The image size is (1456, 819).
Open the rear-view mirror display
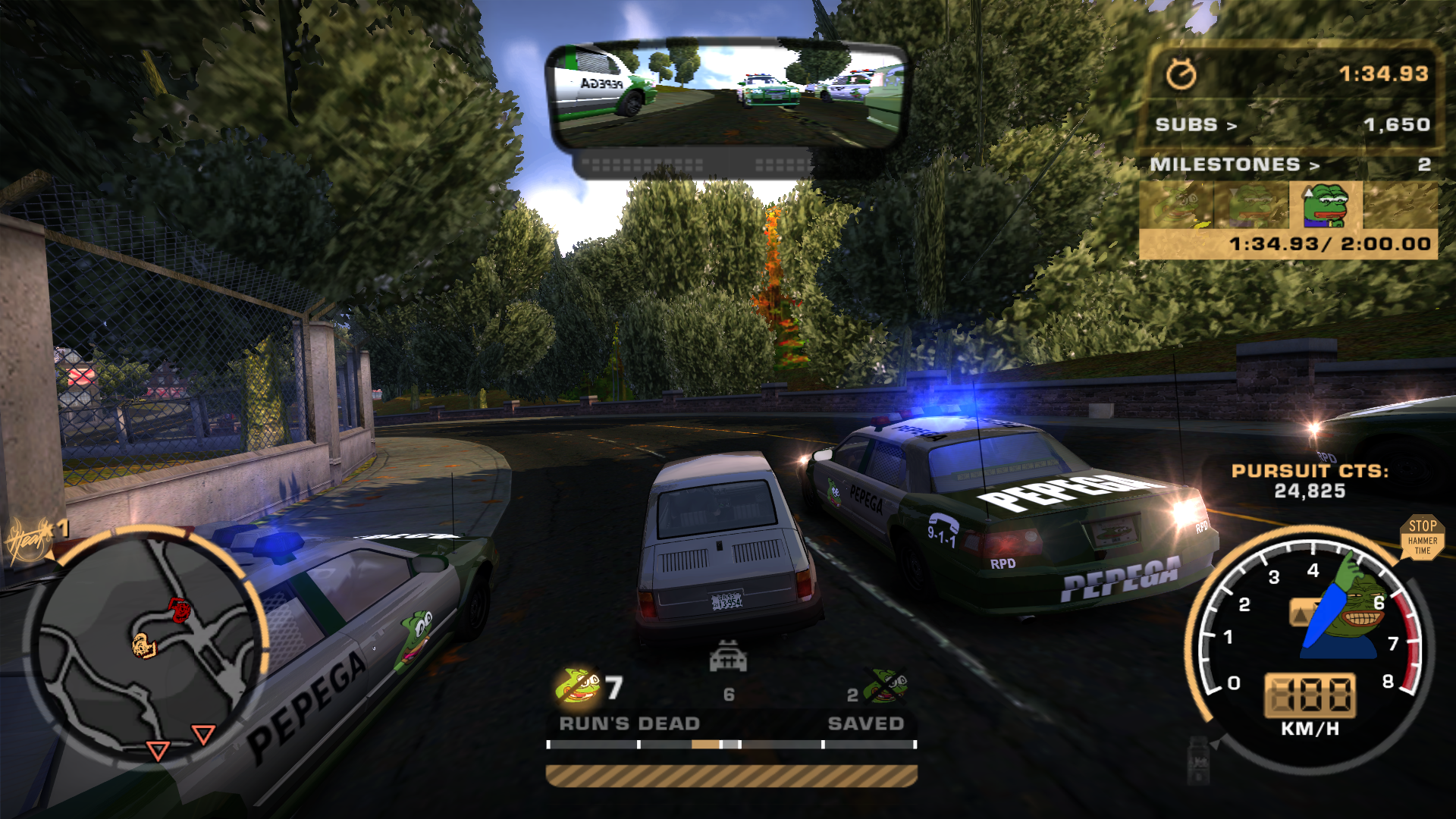pos(726,96)
